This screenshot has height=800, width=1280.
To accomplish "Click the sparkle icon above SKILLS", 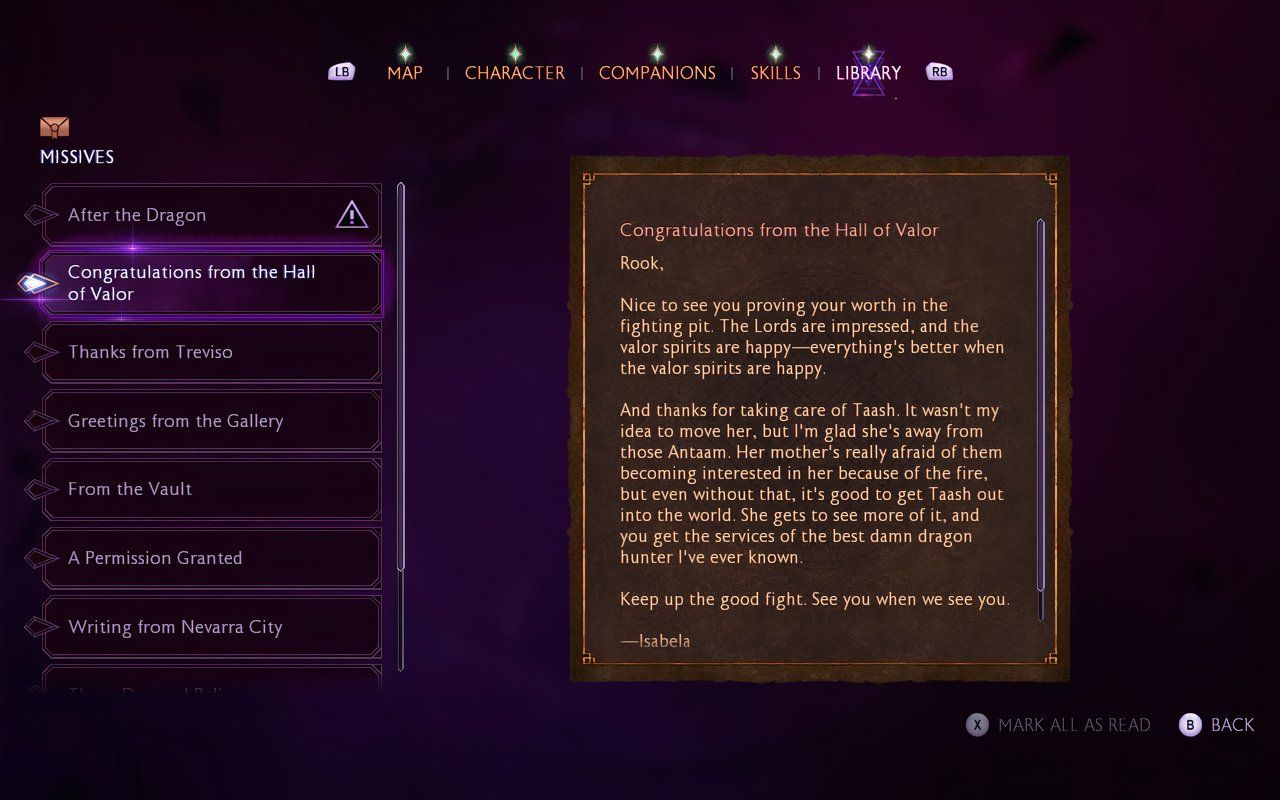I will coord(775,56).
